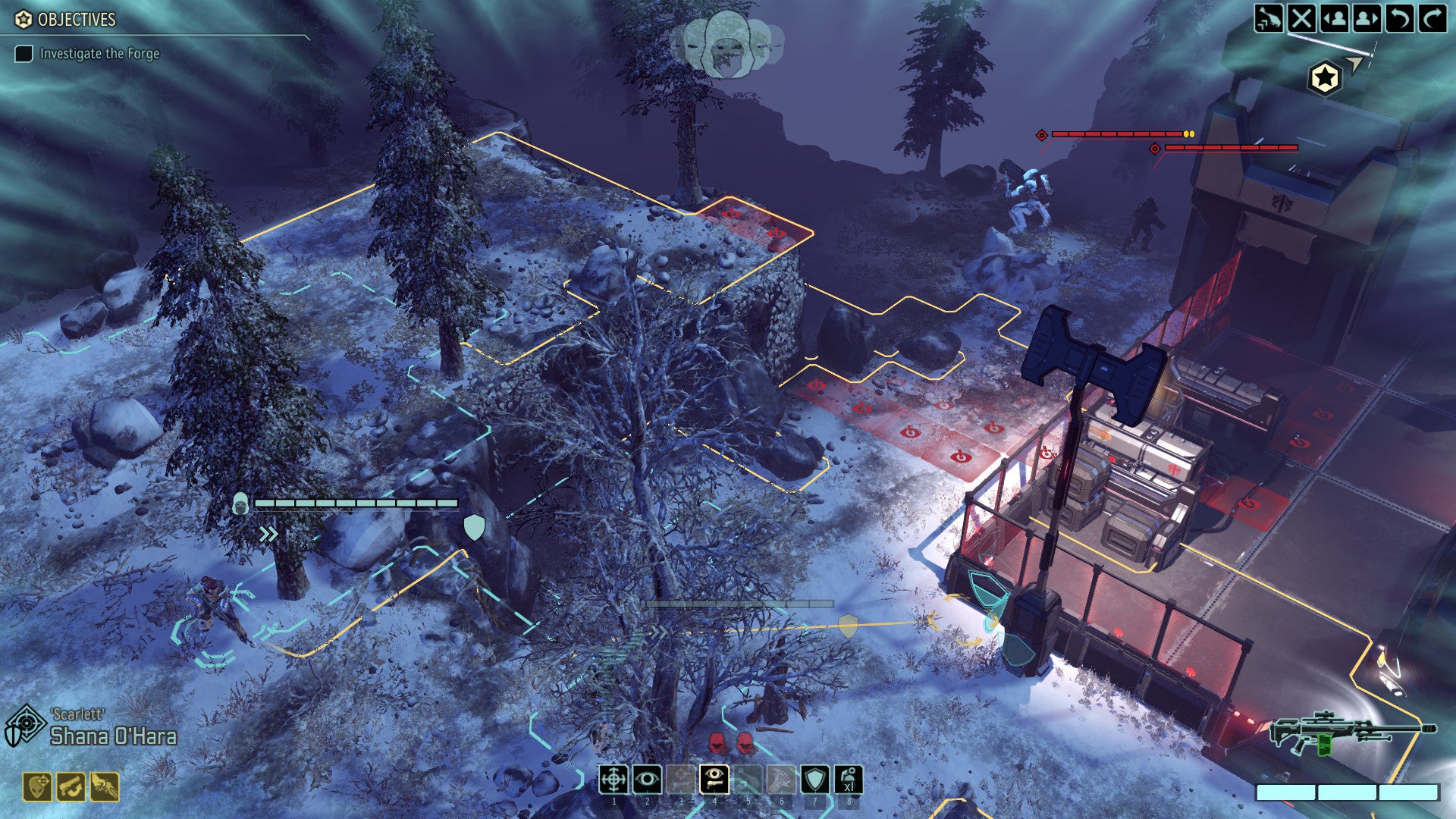Switch to the next soldier
The height and width of the screenshot is (819, 1456).
click(1367, 17)
